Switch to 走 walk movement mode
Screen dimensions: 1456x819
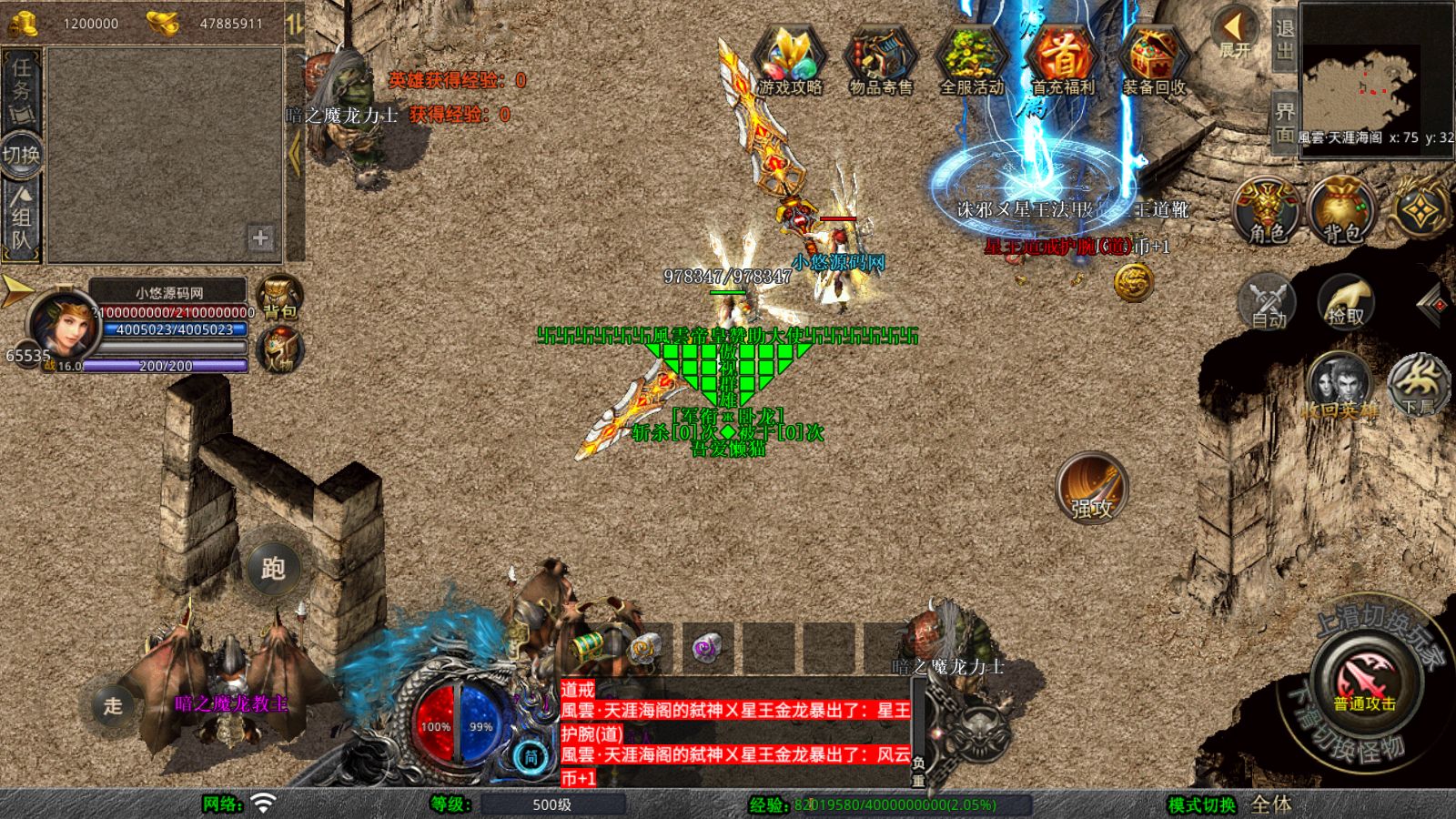113,705
